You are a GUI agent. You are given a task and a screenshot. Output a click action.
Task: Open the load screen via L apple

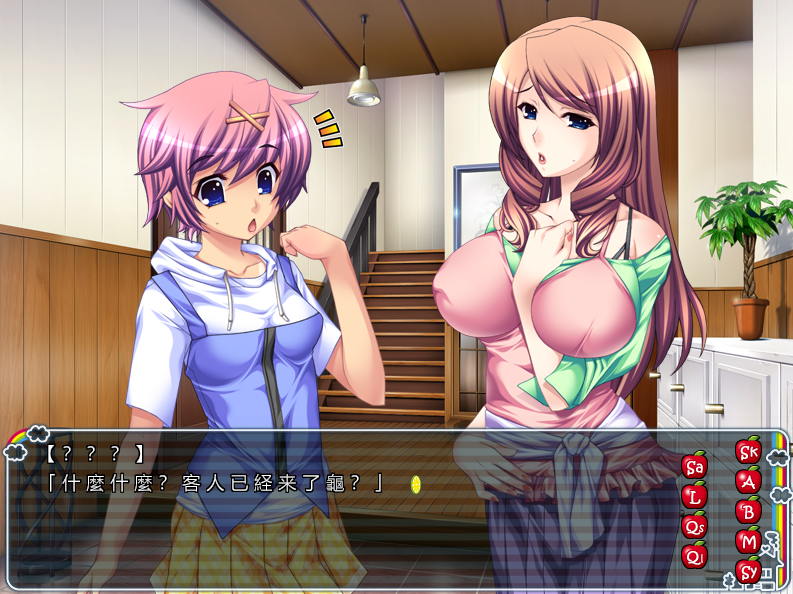click(x=694, y=495)
